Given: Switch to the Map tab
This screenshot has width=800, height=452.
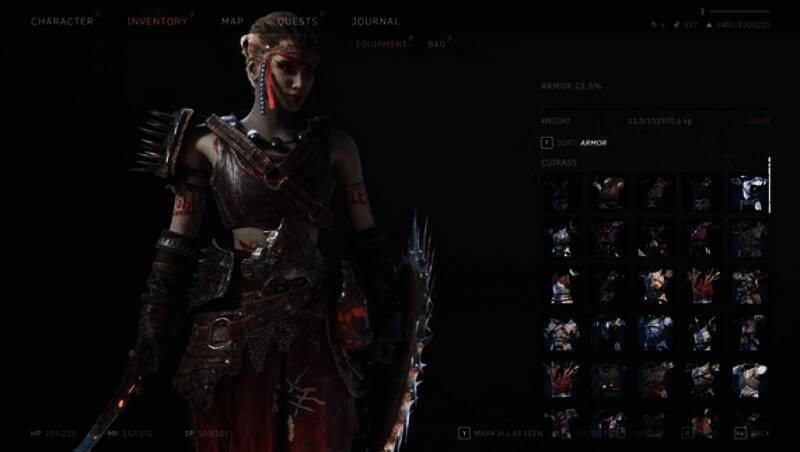Looking at the screenshot, I should [232, 21].
